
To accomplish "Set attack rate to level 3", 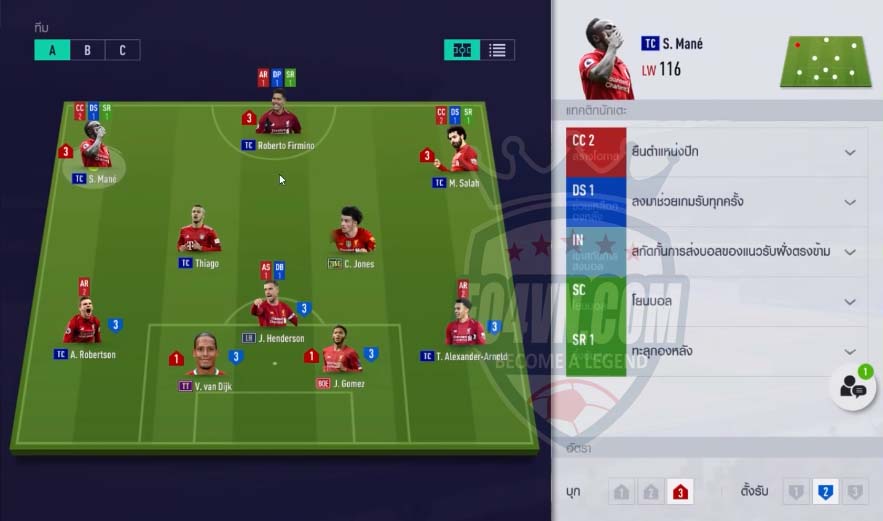I will [x=680, y=491].
